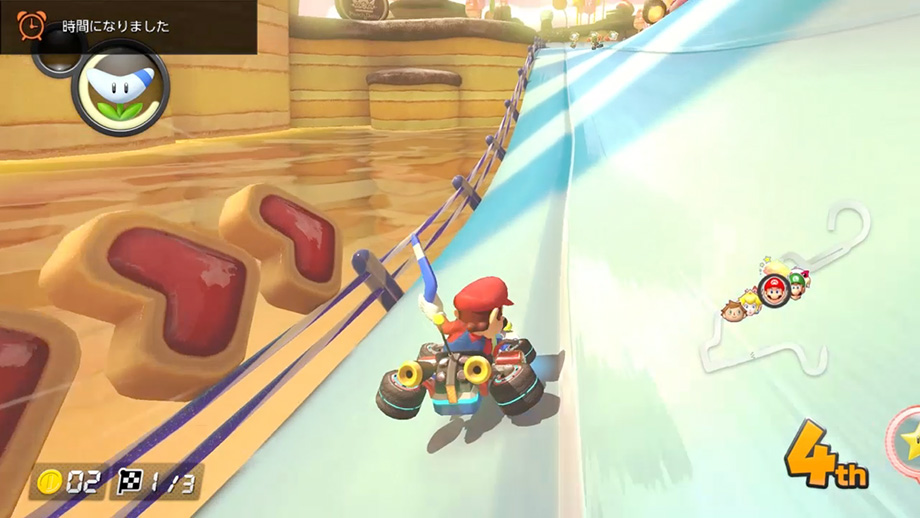The image size is (920, 518).
Task: Click the alarm clock notification banner
Action: pyautogui.click(x=128, y=26)
